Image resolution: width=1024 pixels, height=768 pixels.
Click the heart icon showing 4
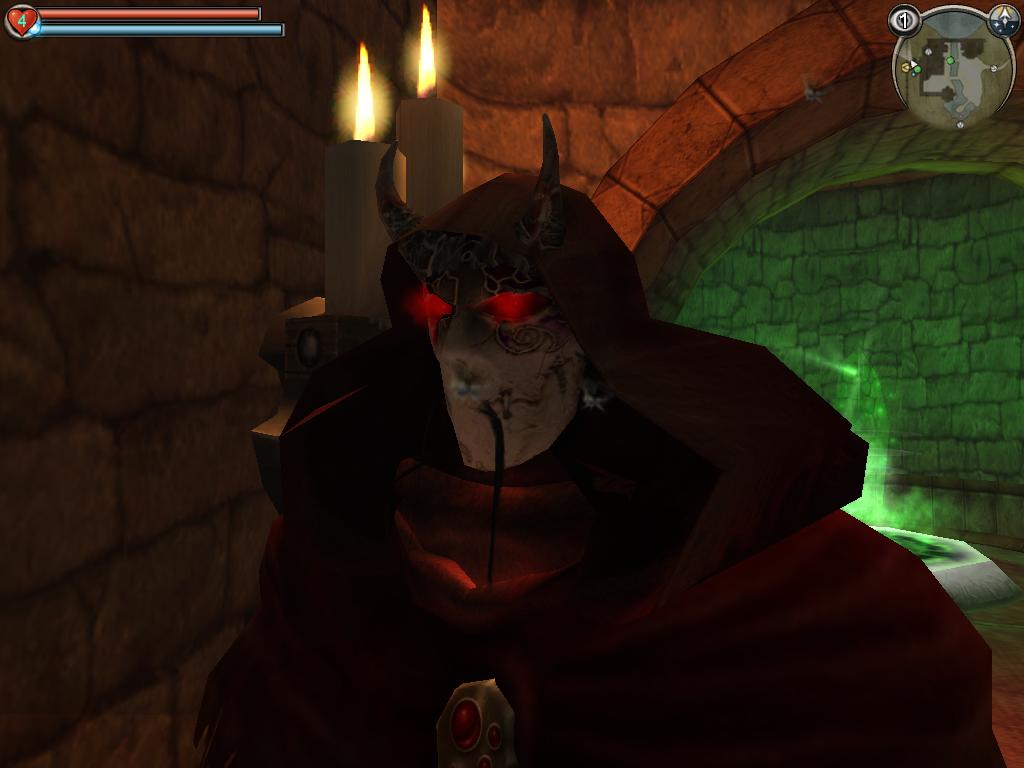click(x=21, y=21)
